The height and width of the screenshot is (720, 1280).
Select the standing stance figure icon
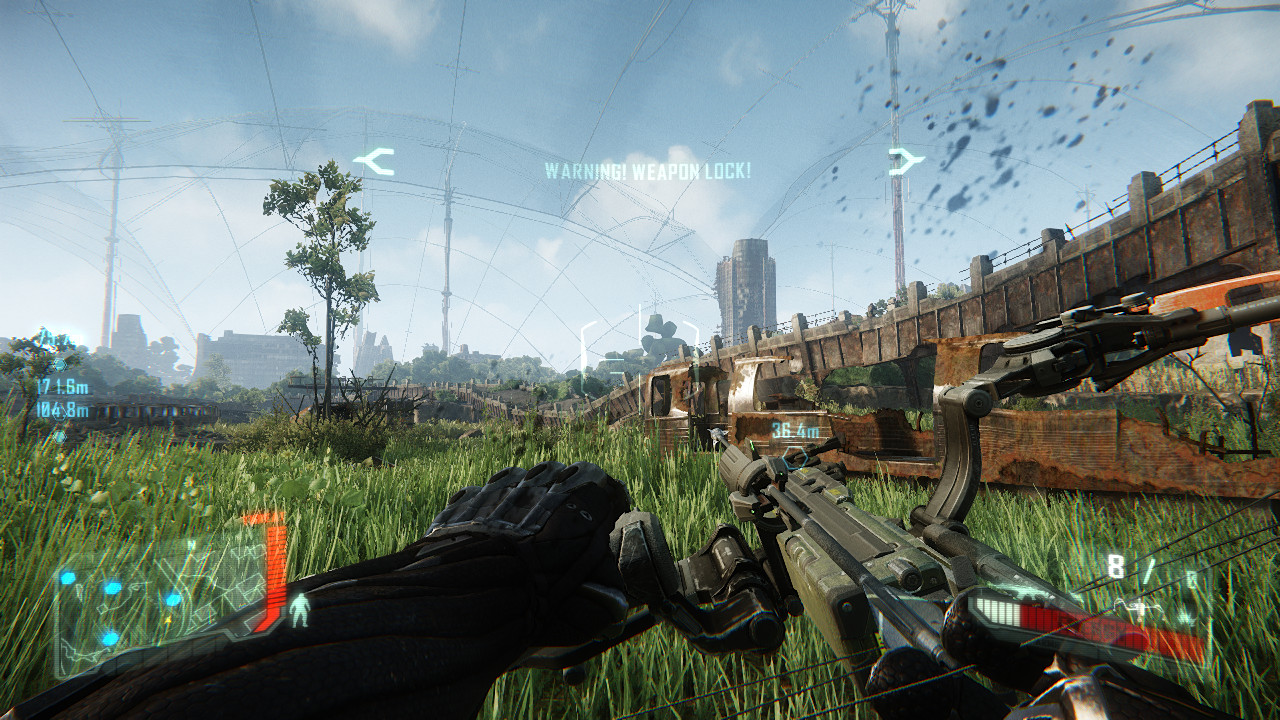(x=299, y=610)
